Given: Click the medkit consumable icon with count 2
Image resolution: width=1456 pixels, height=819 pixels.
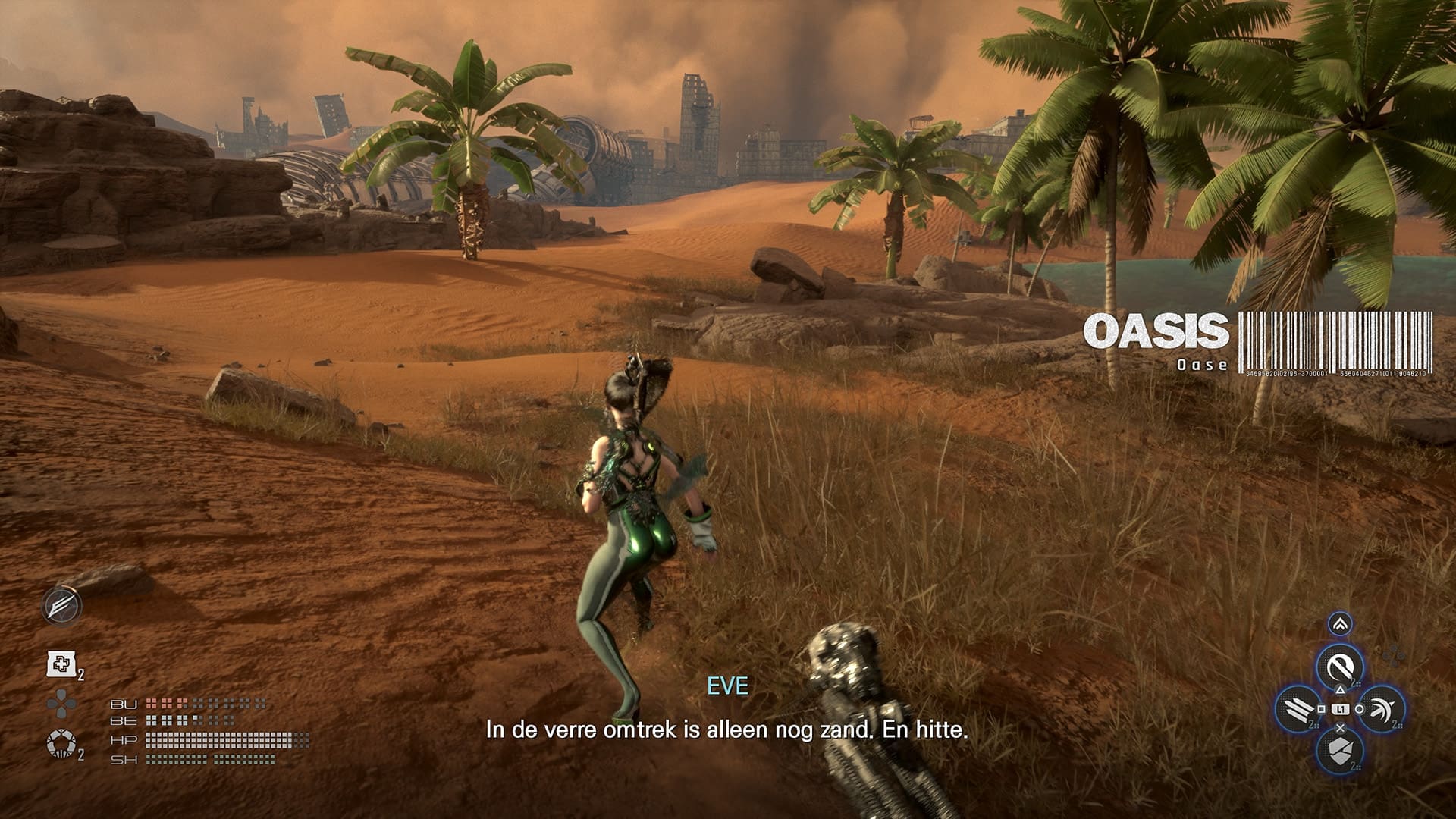Looking at the screenshot, I should (x=61, y=664).
